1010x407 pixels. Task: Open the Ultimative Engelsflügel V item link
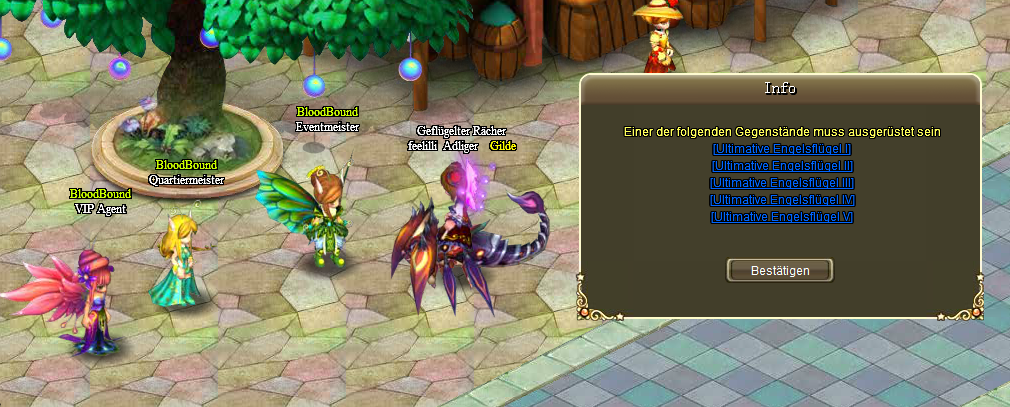point(781,217)
